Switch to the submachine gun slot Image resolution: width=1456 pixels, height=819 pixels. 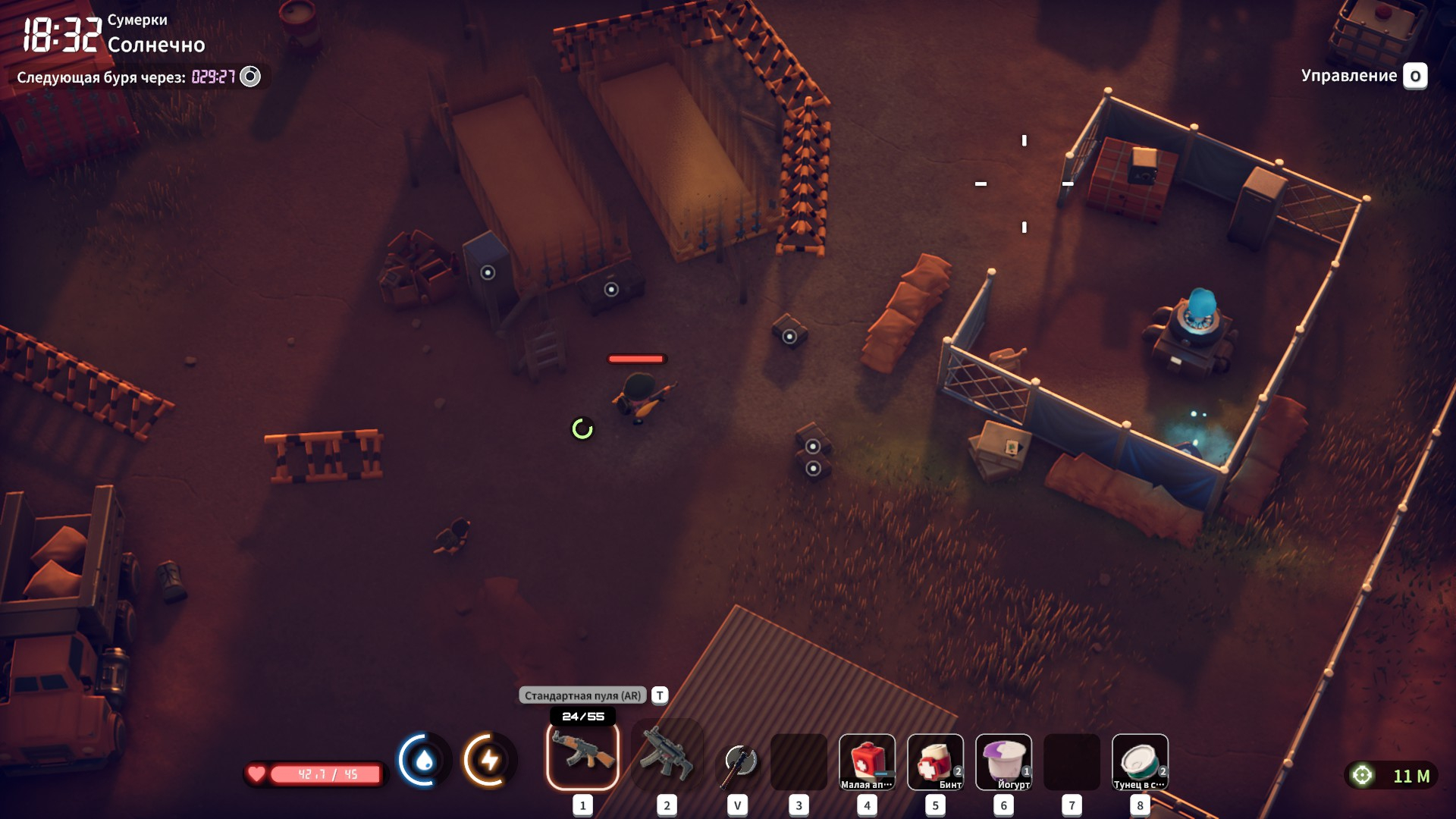(667, 755)
